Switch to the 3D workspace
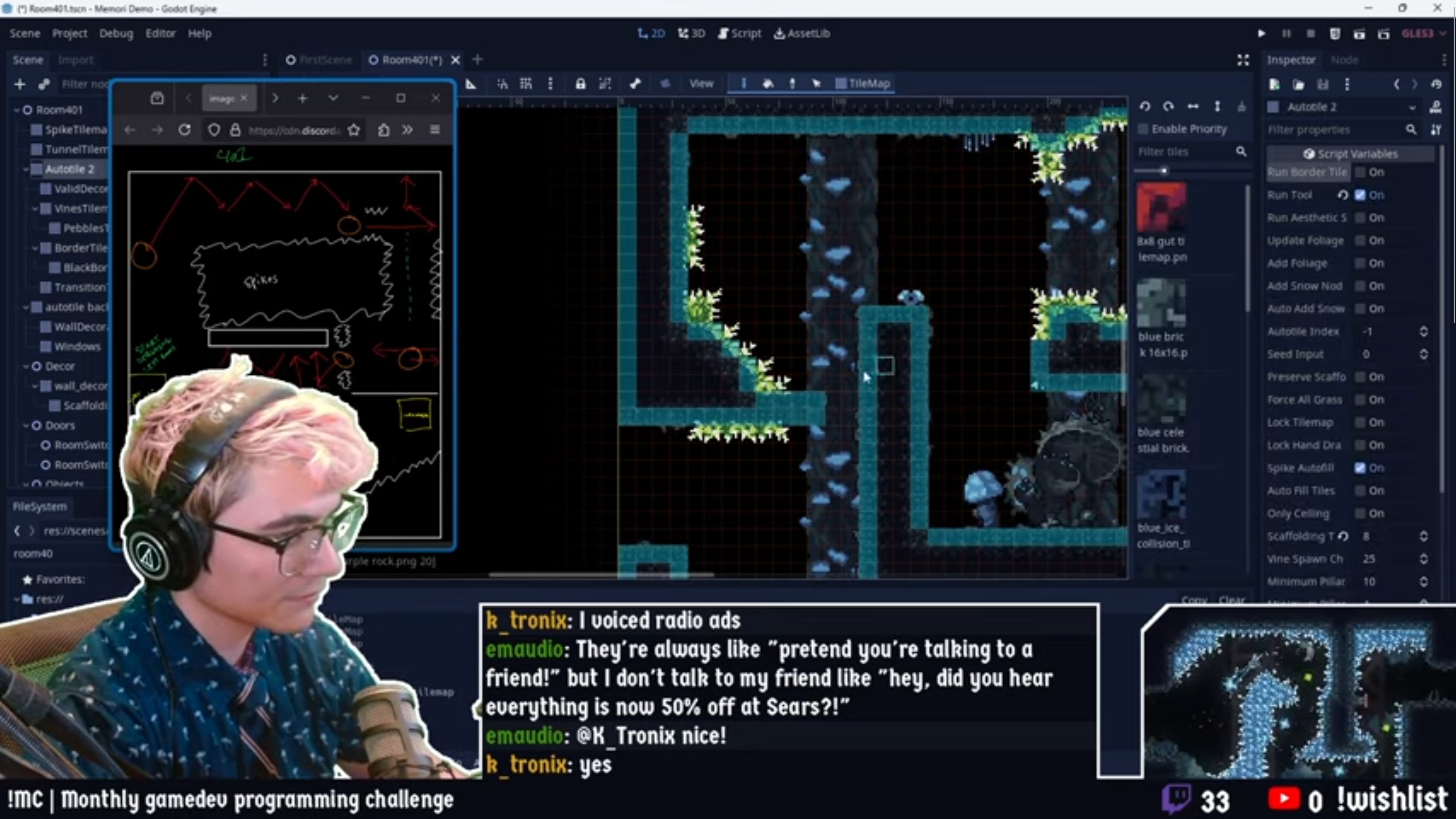The image size is (1456, 819). tap(692, 34)
